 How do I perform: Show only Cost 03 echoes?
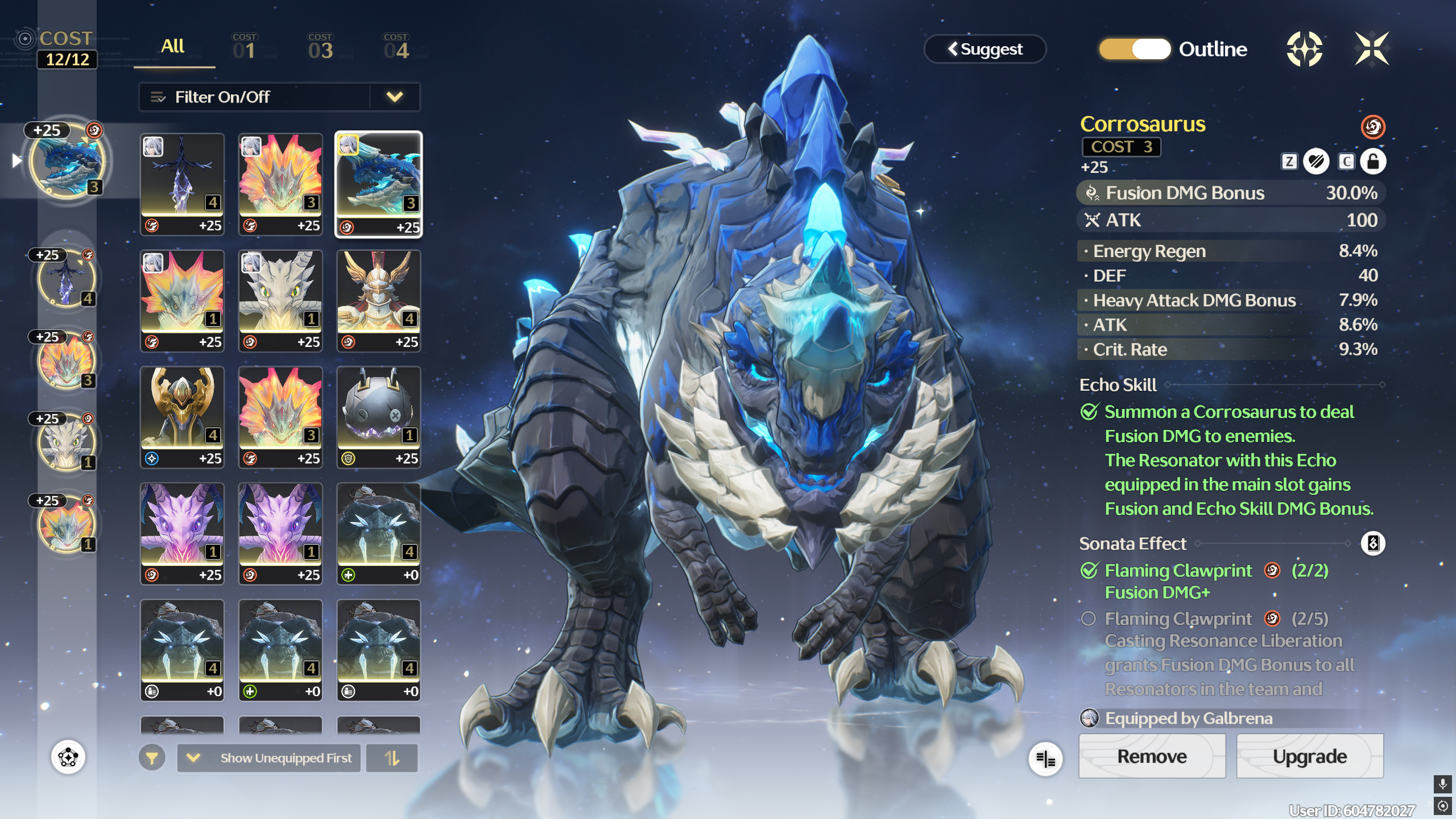[x=320, y=48]
